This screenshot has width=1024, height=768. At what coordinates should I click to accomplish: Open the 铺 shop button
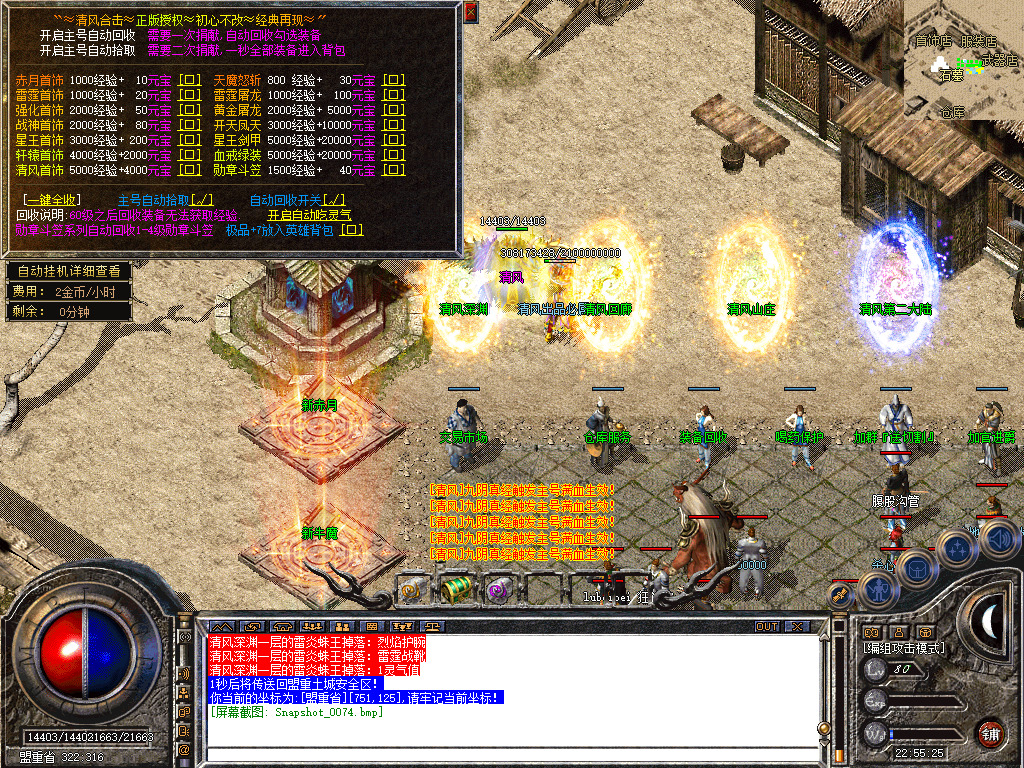click(x=990, y=732)
